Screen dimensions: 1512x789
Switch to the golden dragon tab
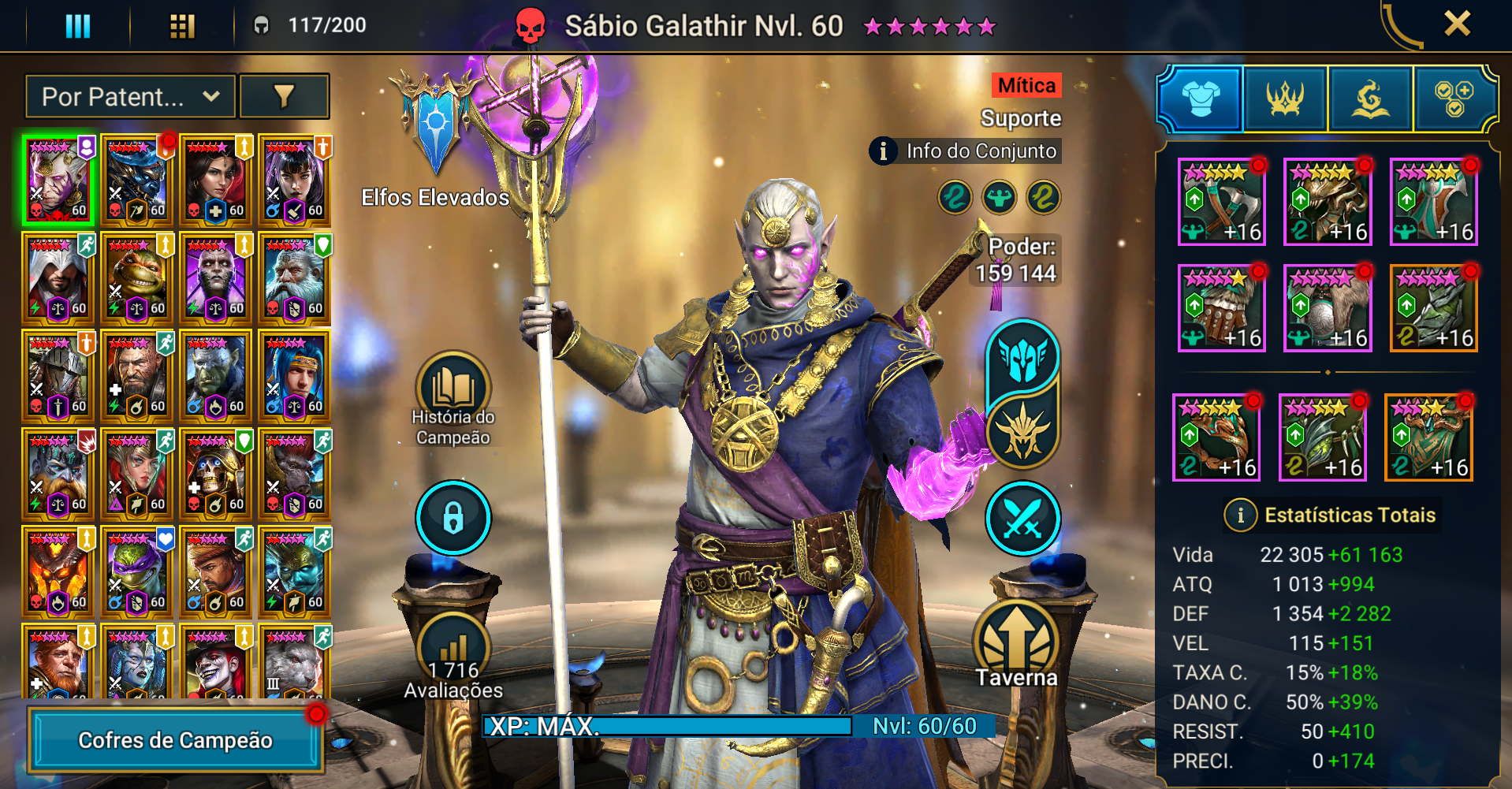click(x=1370, y=99)
